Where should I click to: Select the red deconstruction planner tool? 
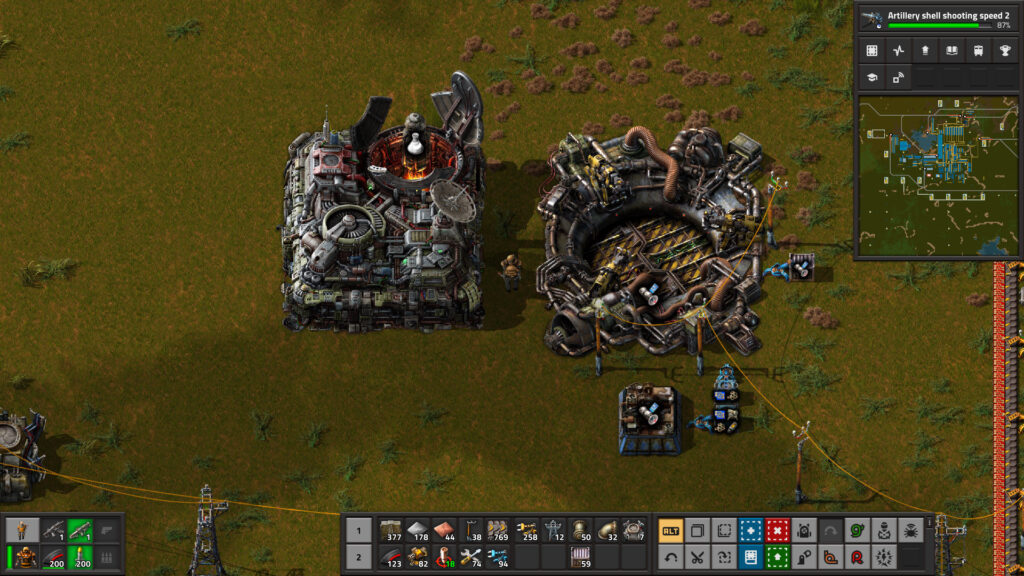click(x=777, y=530)
